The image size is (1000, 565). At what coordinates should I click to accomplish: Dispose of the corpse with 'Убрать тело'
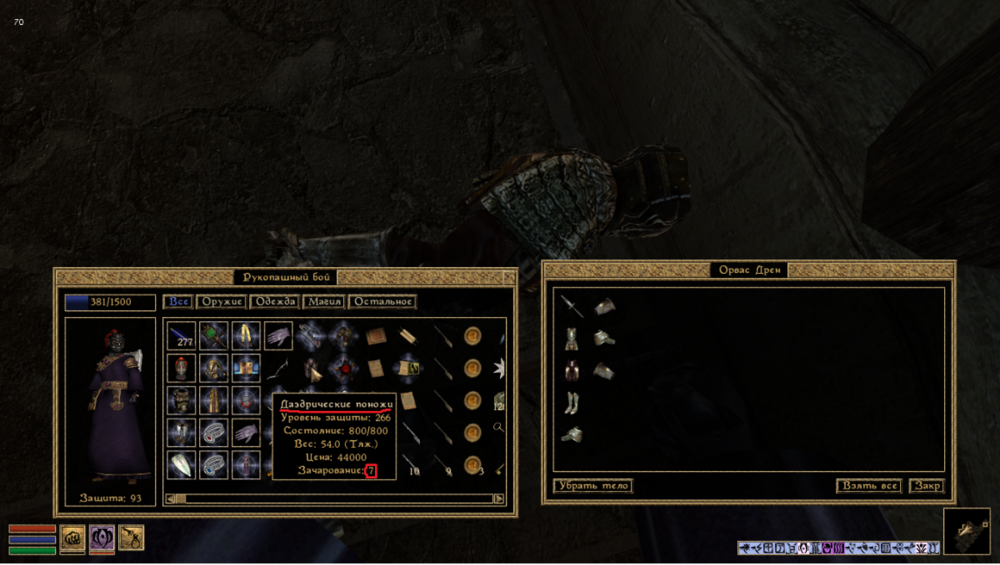point(593,486)
